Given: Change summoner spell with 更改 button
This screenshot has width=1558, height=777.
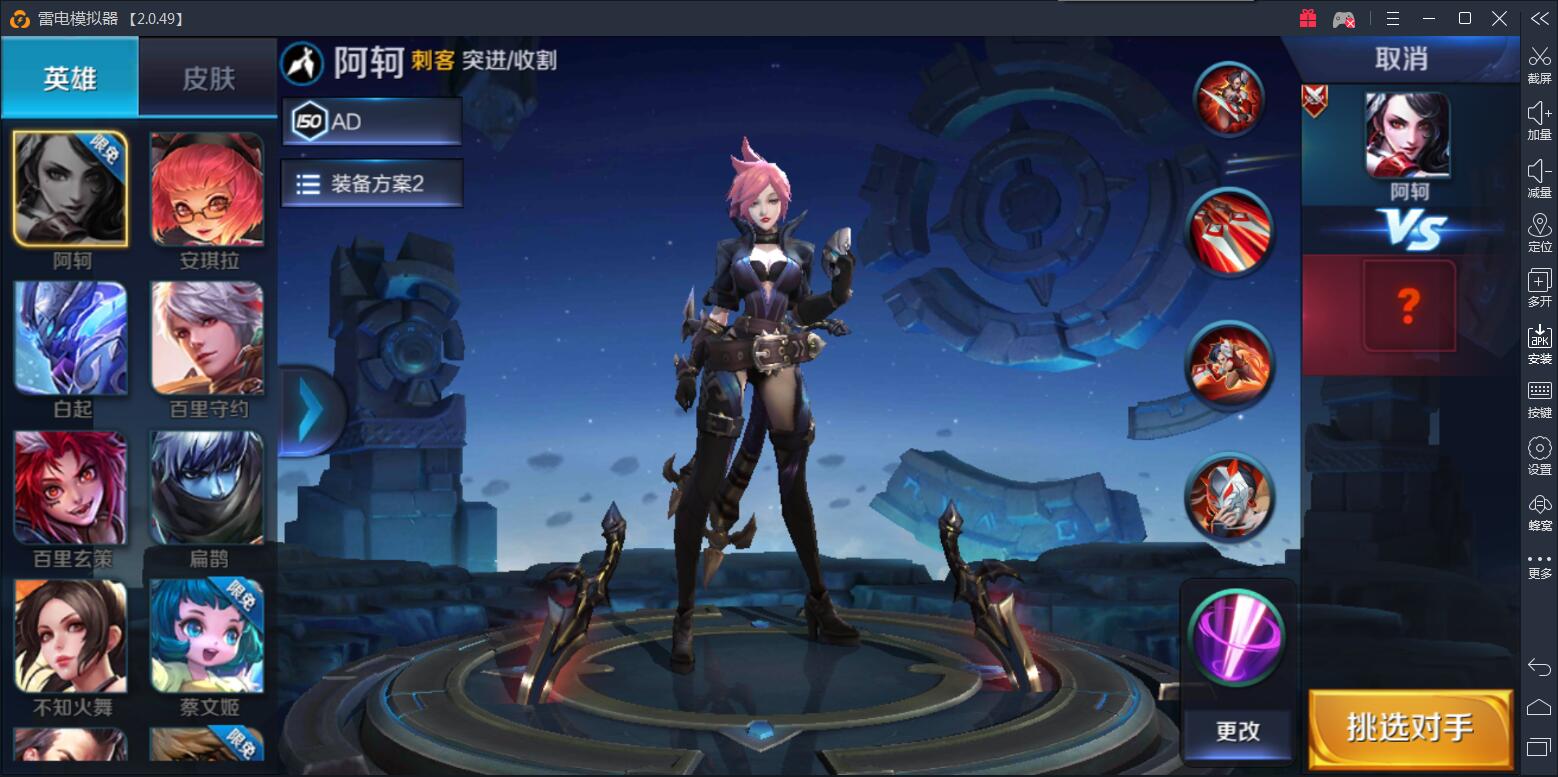Looking at the screenshot, I should tap(1237, 731).
